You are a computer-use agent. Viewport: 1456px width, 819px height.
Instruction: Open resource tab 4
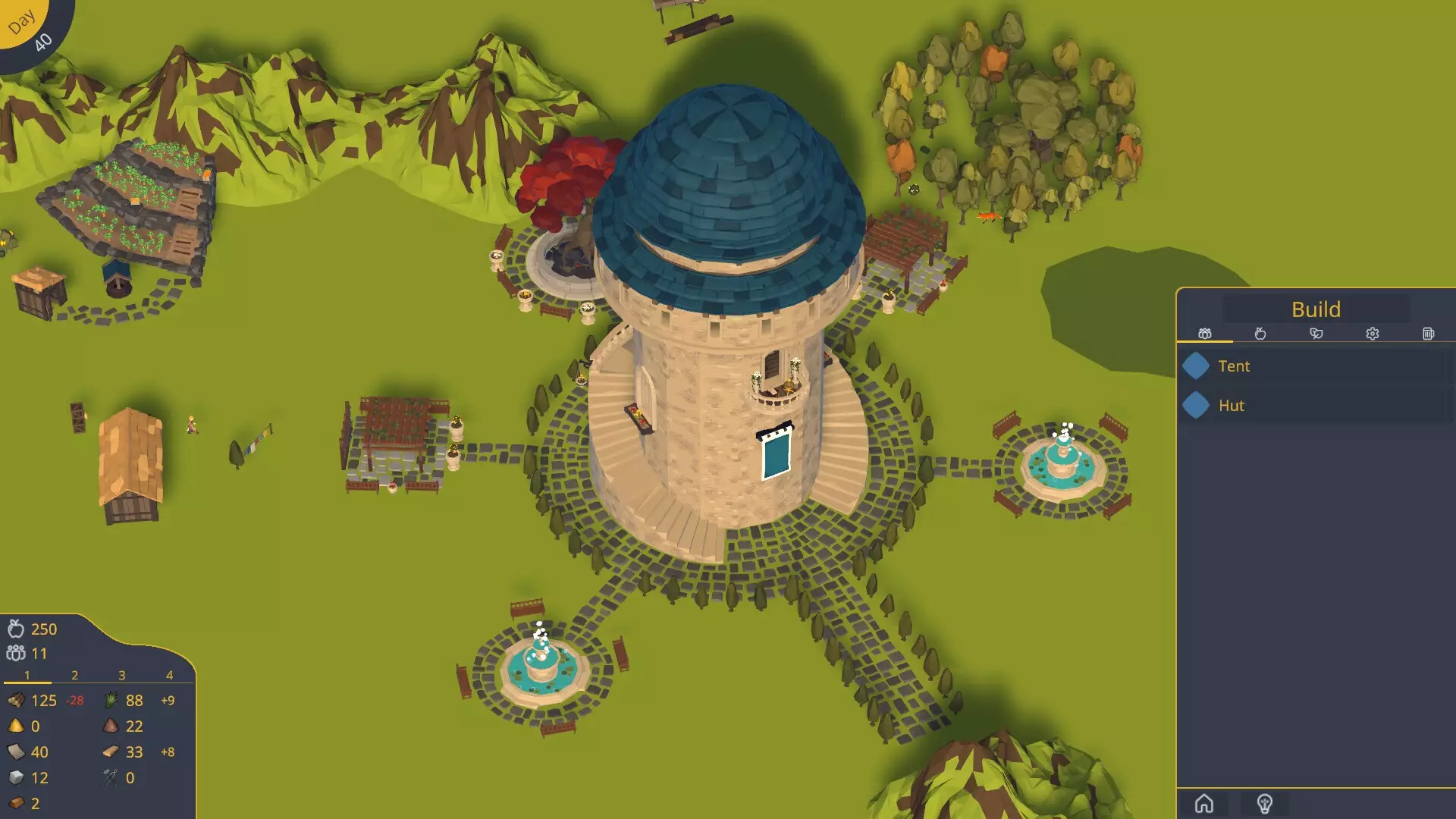coord(168,674)
